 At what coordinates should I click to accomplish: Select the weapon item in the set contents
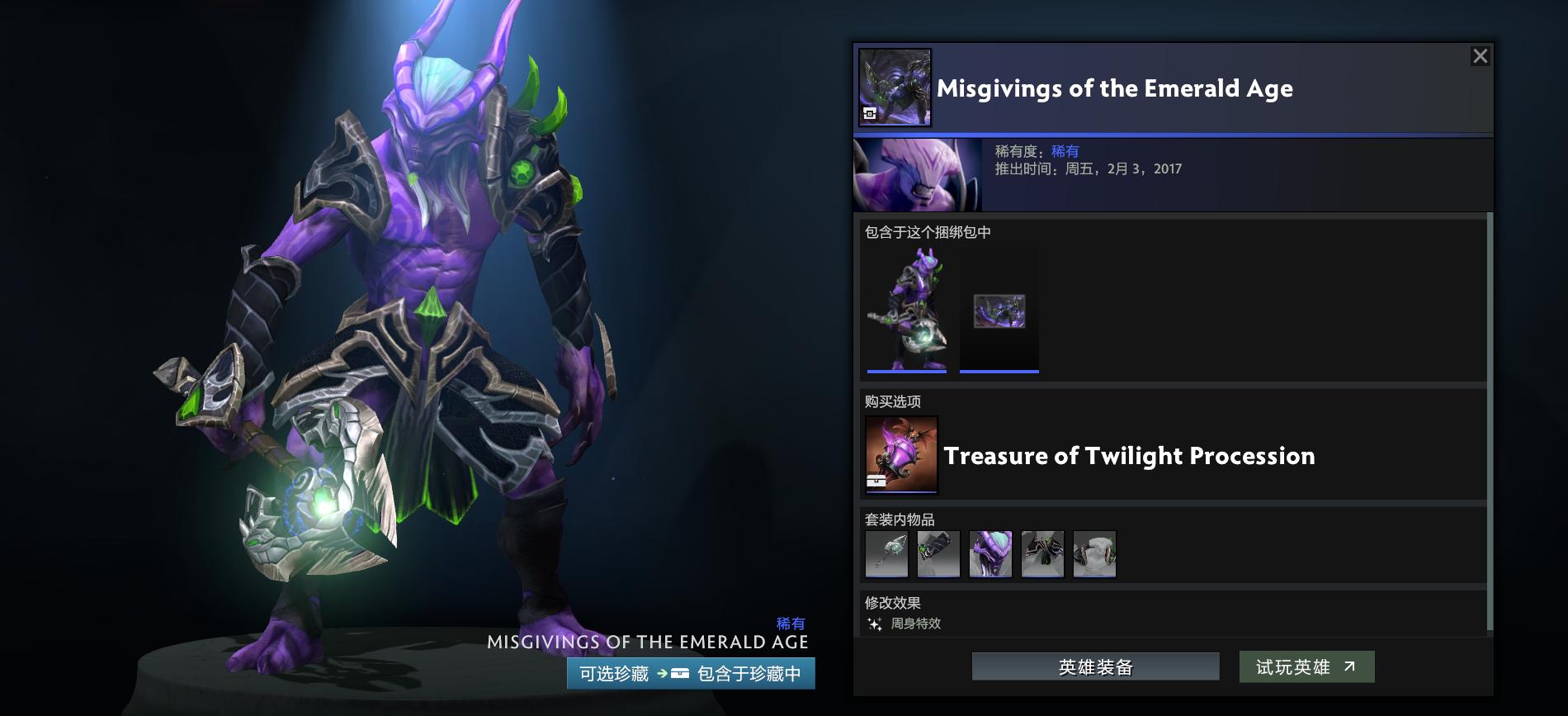[886, 554]
